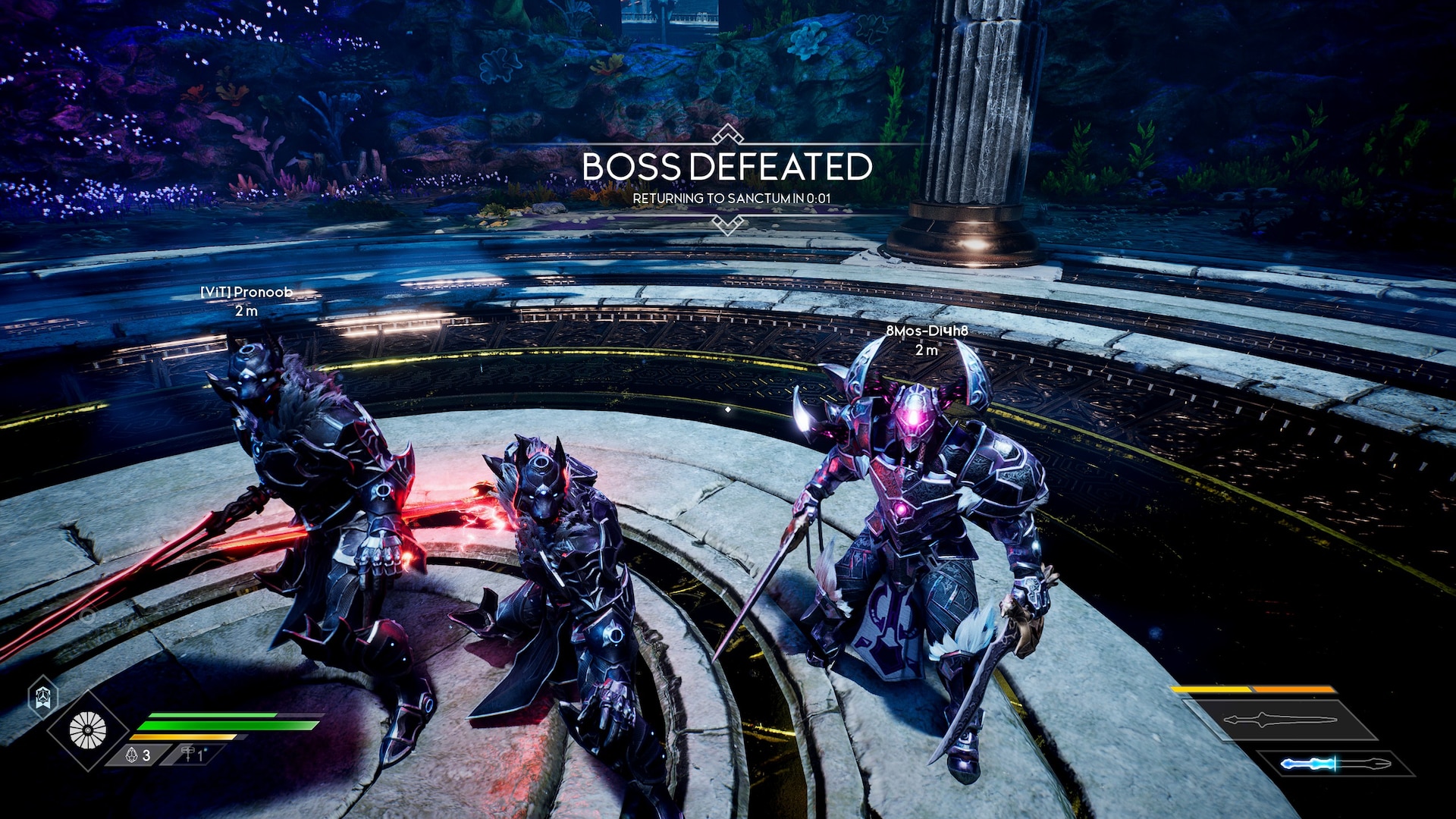Viewport: 1456px width, 819px height.
Task: Select the 8Mos-Di4h8 player nameplate
Action: point(927,331)
